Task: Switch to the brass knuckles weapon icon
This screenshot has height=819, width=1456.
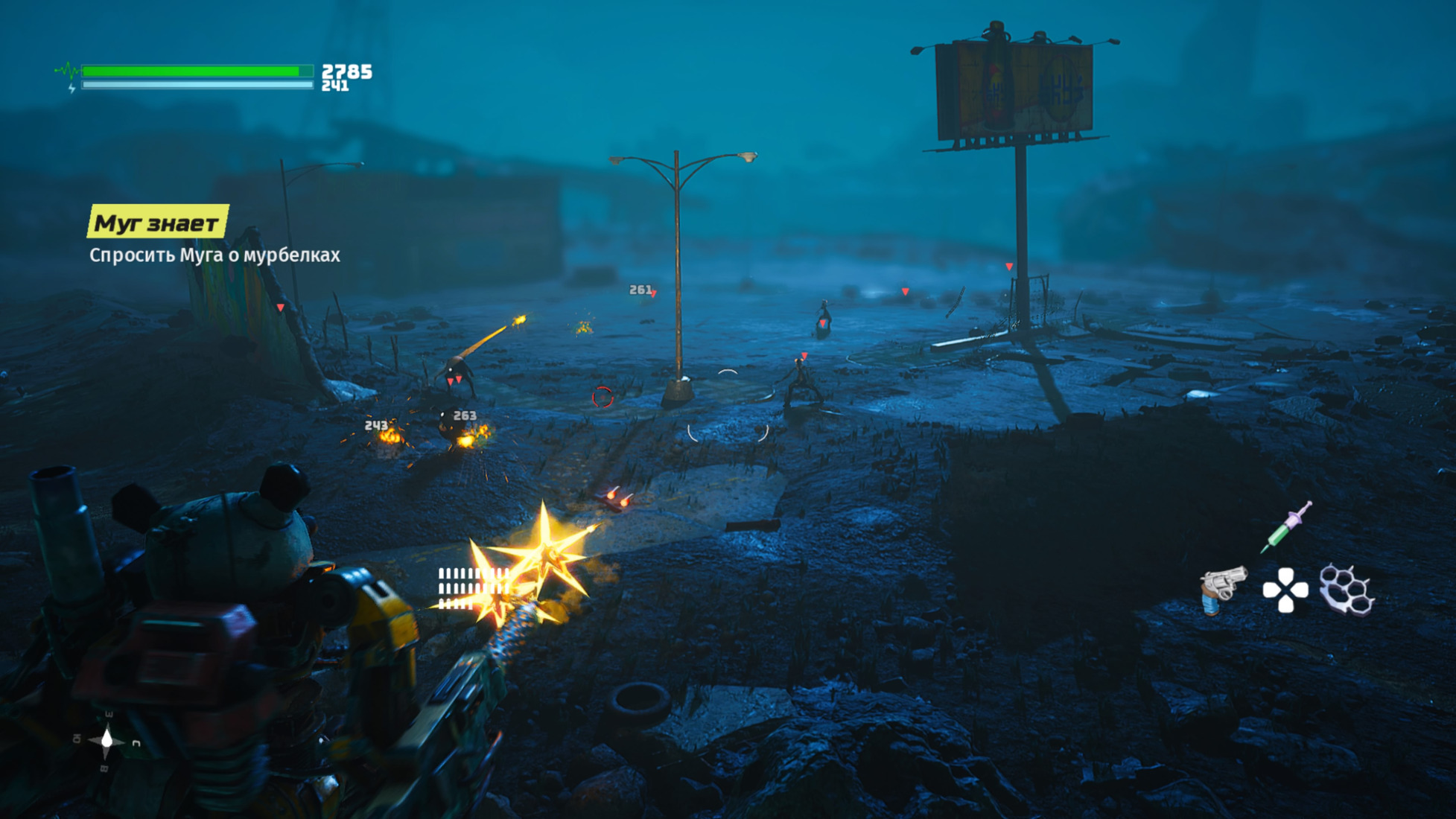Action: (1347, 590)
